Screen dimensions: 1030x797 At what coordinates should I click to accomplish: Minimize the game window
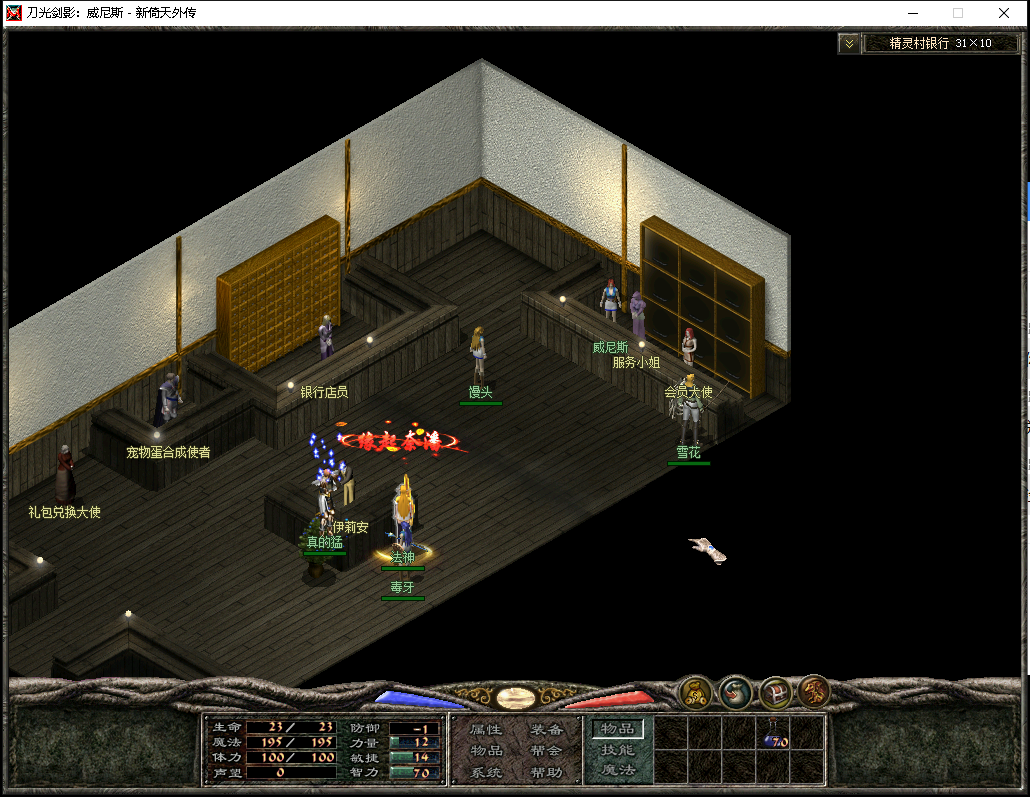pyautogui.click(x=911, y=13)
